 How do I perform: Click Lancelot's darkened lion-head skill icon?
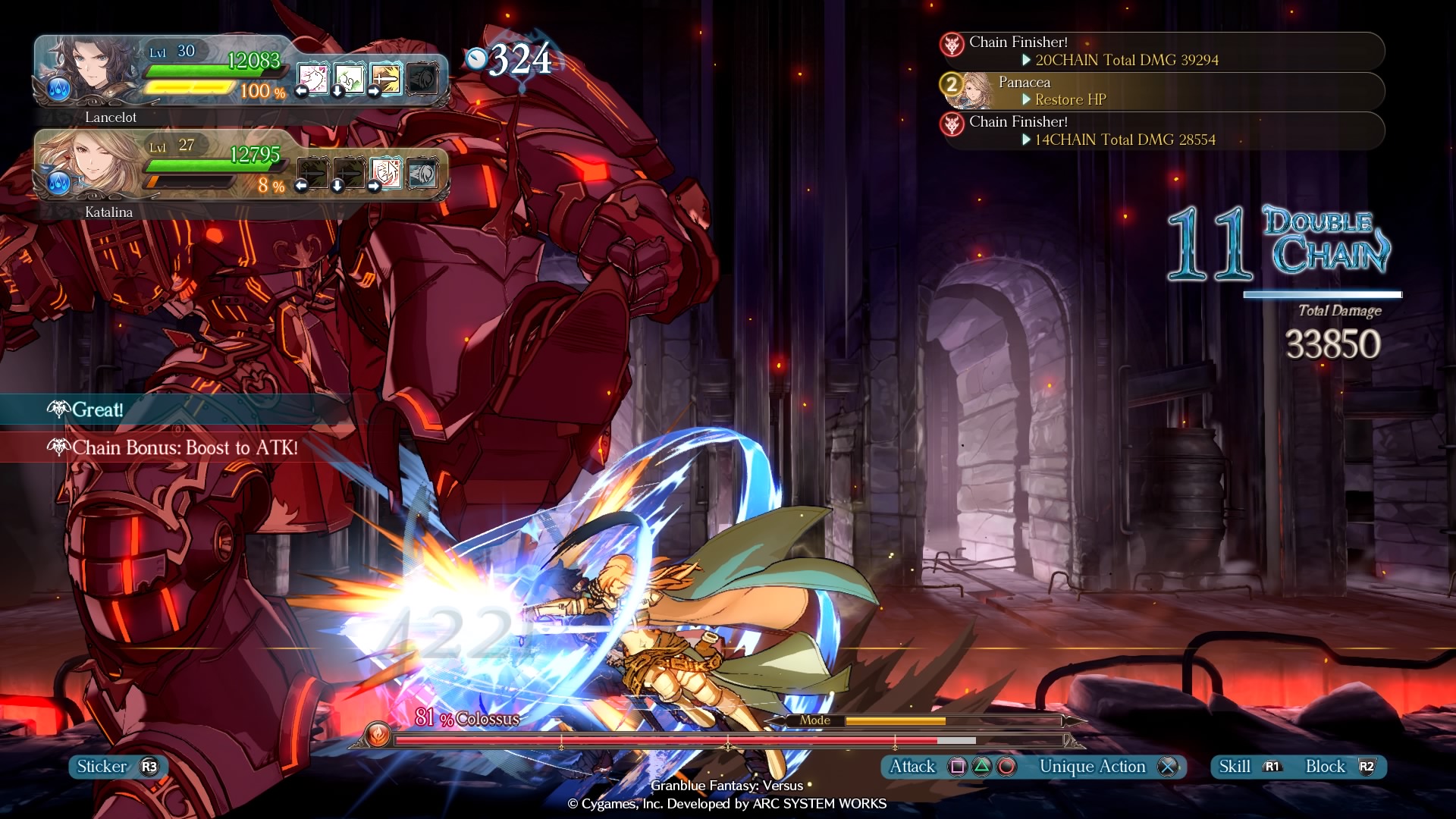pyautogui.click(x=422, y=78)
